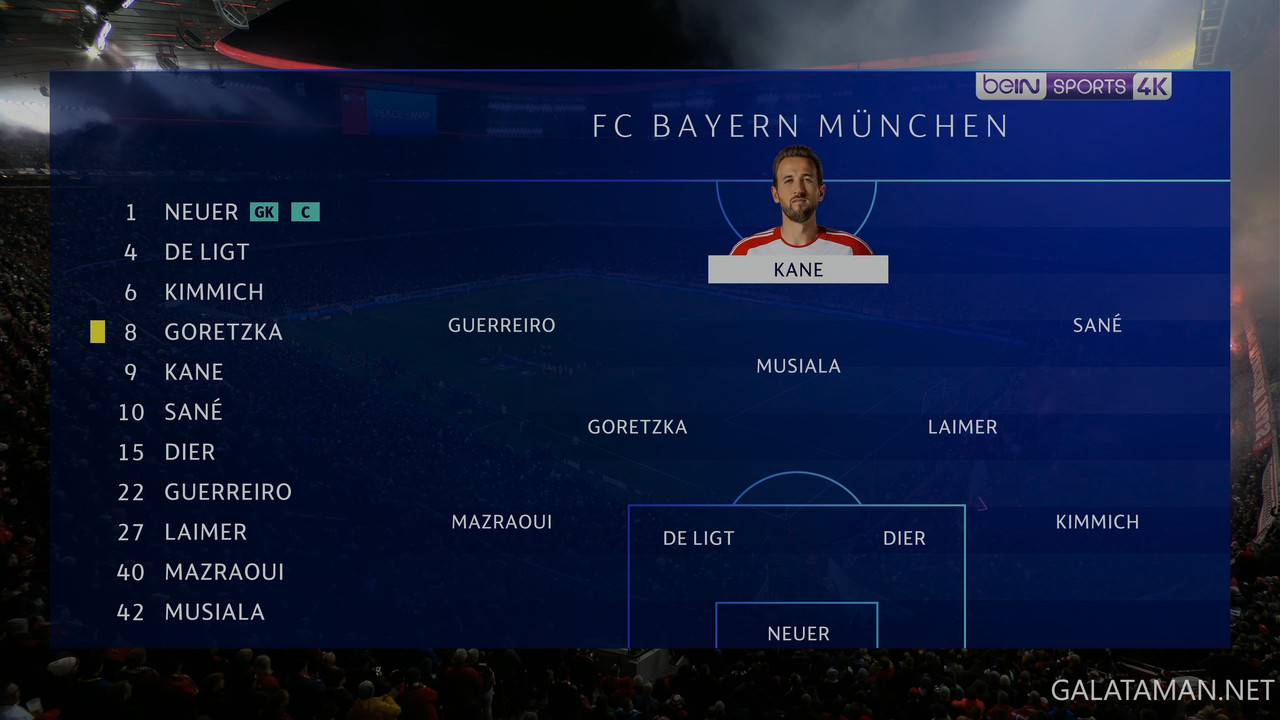The image size is (1280, 720).
Task: Select number 10 Sané in the squad list
Action: click(193, 412)
